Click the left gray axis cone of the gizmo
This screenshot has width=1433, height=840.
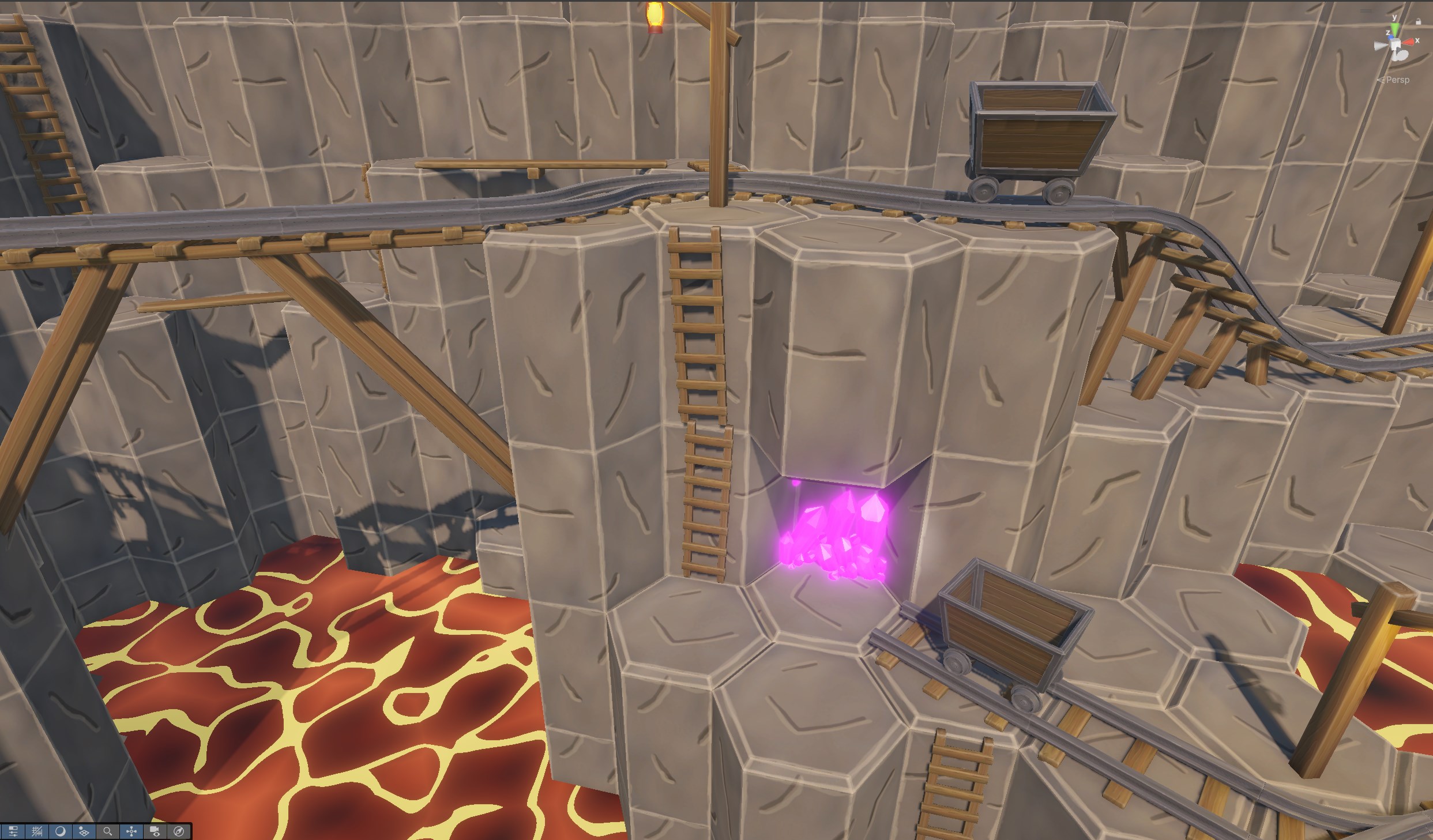coord(1381,45)
